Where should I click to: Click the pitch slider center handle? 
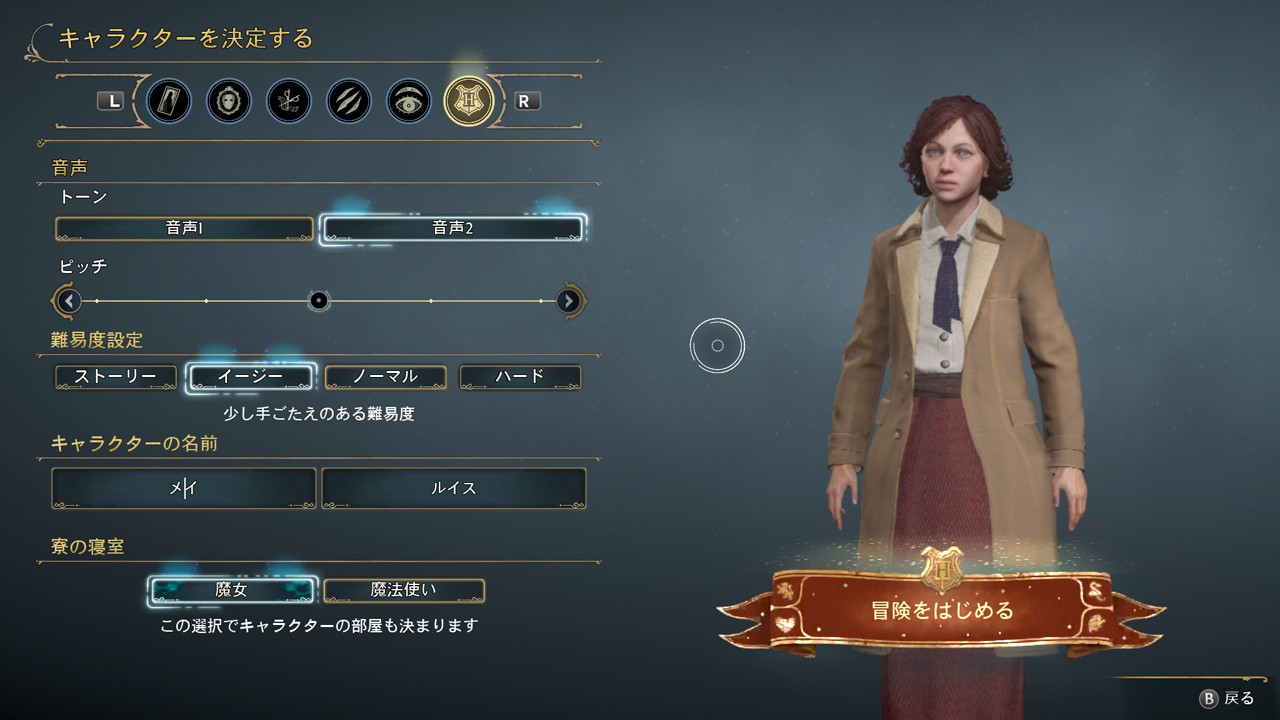[319, 300]
